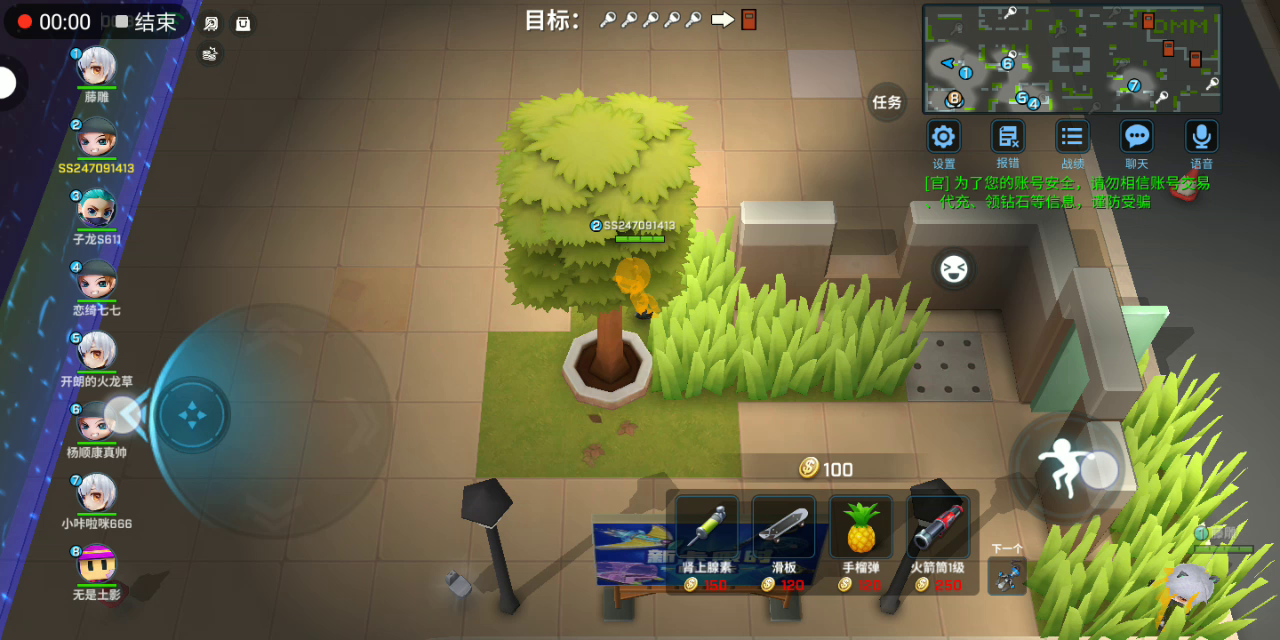This screenshot has width=1280, height=640.
Task: Open the 设置 settings gear
Action: (x=944, y=136)
